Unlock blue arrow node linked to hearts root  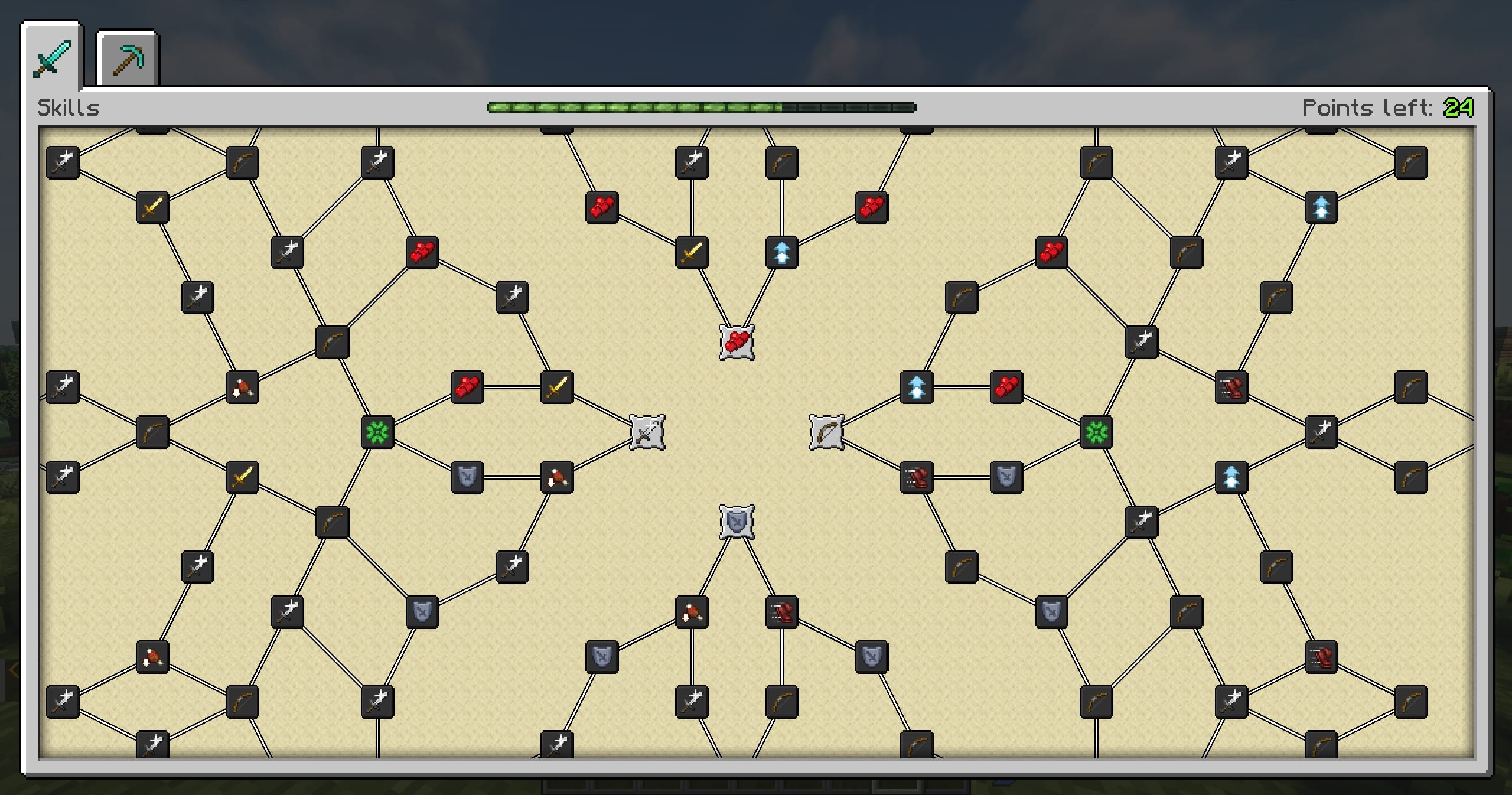tap(781, 253)
